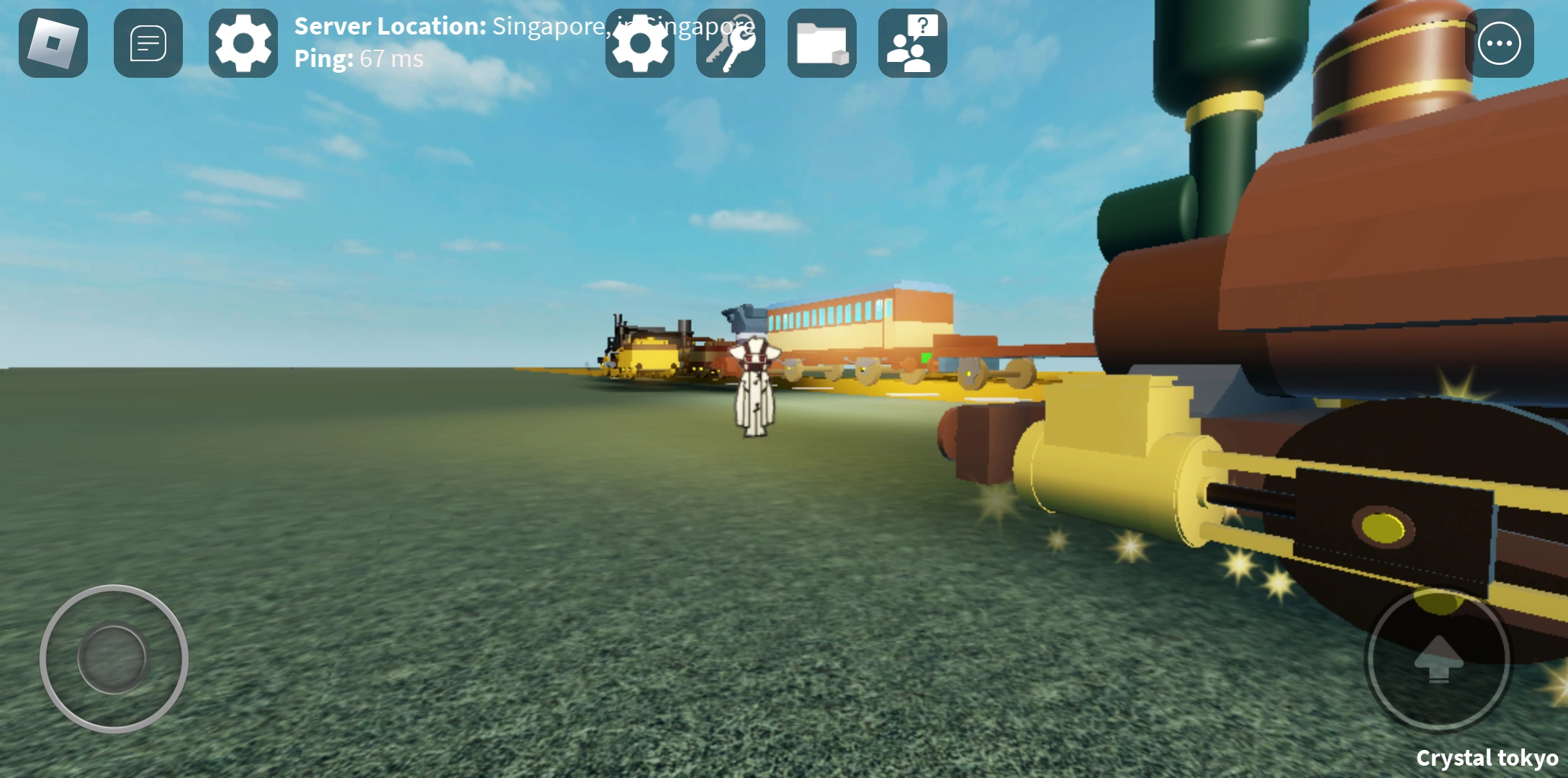Open the folder icon for saved trains
This screenshot has height=778, width=1568.
click(821, 43)
